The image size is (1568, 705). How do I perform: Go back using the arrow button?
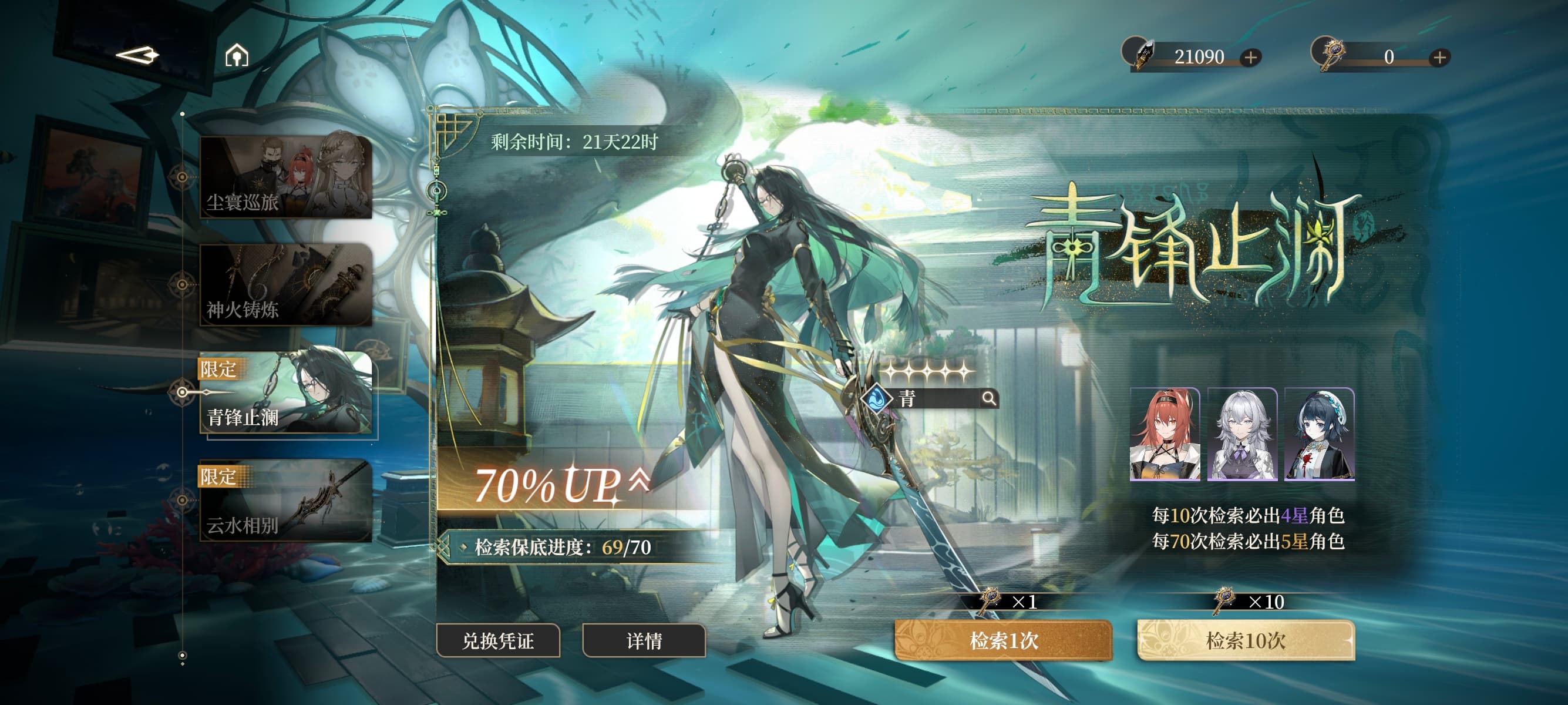(137, 55)
